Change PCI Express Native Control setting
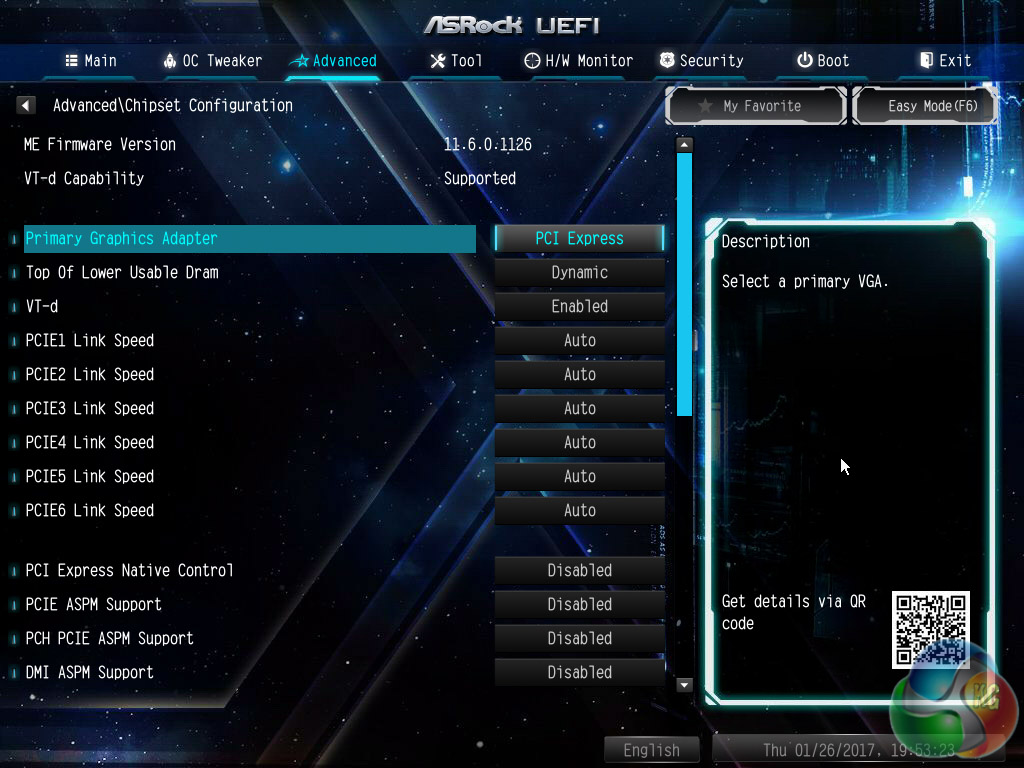Image resolution: width=1024 pixels, height=768 pixels. point(579,570)
